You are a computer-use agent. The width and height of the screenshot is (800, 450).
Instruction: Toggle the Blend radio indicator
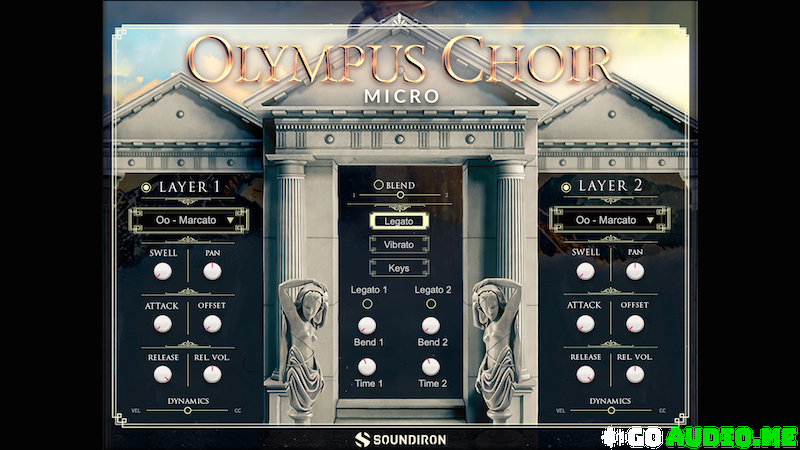(378, 185)
